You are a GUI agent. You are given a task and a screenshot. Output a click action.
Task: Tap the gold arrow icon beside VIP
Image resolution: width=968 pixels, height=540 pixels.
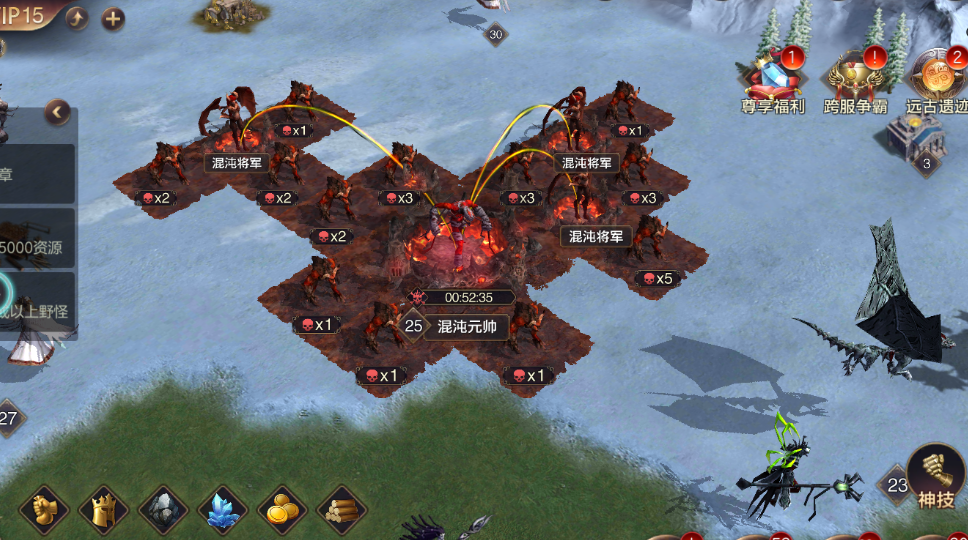point(78,18)
